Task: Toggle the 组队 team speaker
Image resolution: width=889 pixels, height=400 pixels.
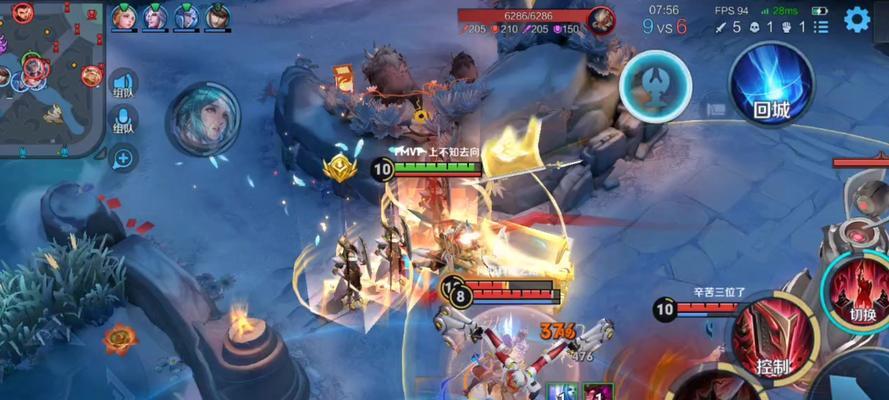Action: tap(124, 88)
